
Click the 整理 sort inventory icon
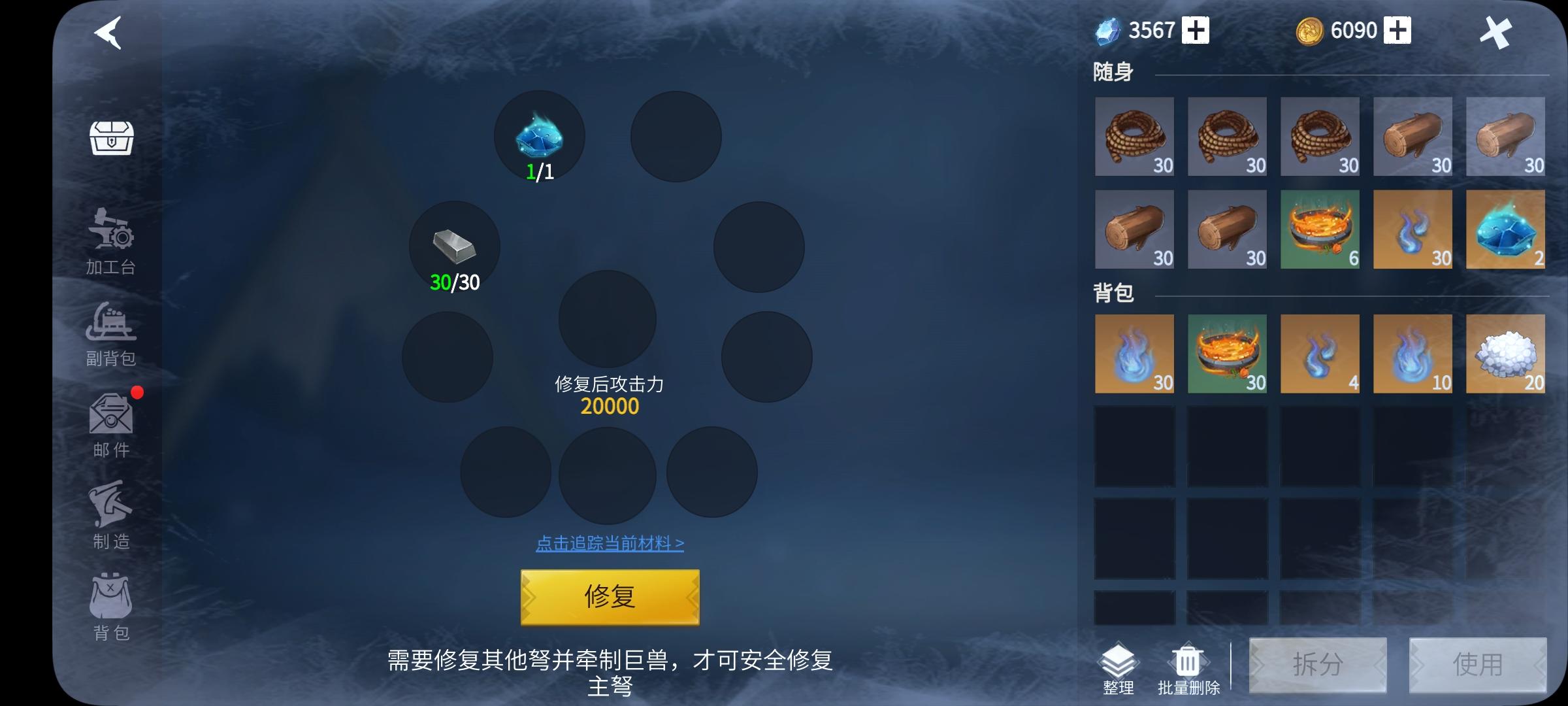pyautogui.click(x=1119, y=664)
